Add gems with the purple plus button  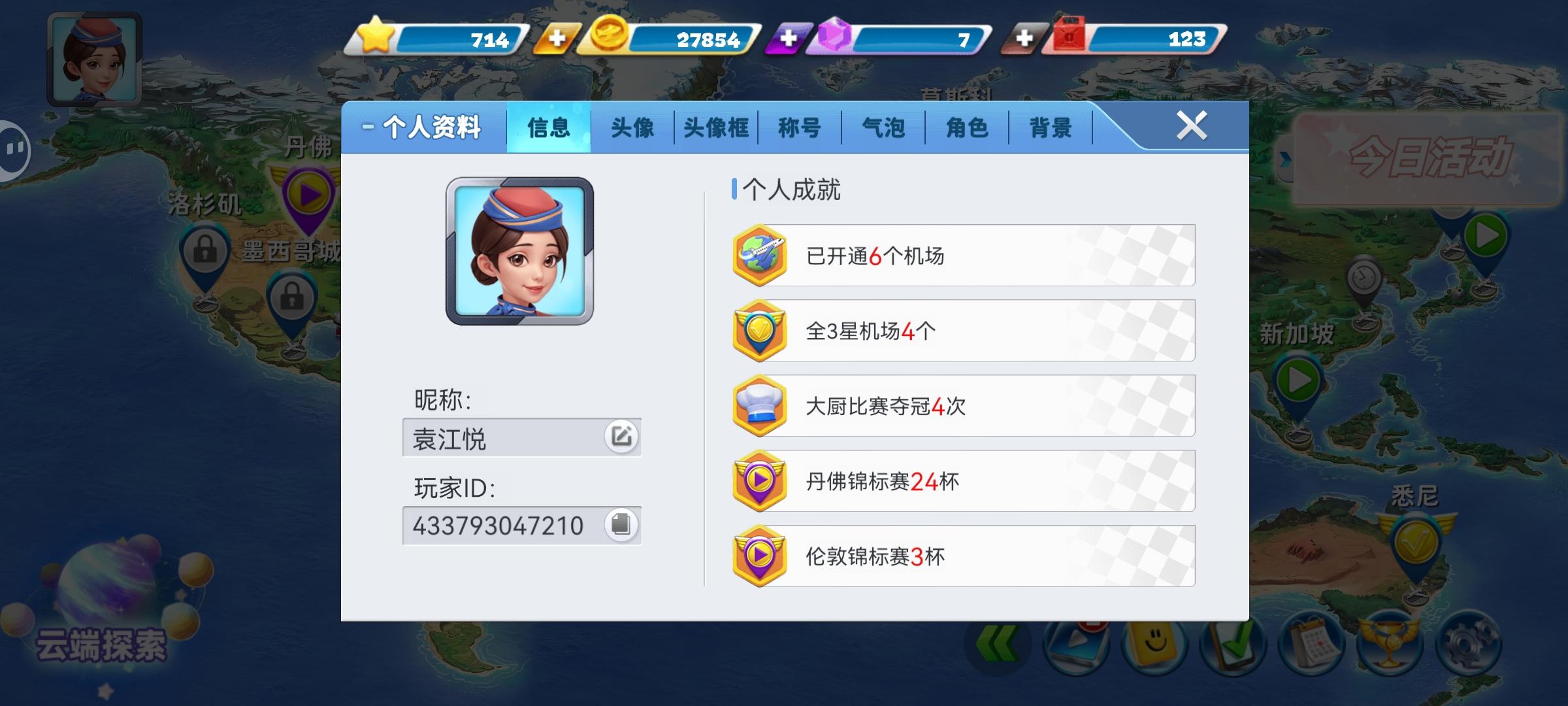pos(790,39)
